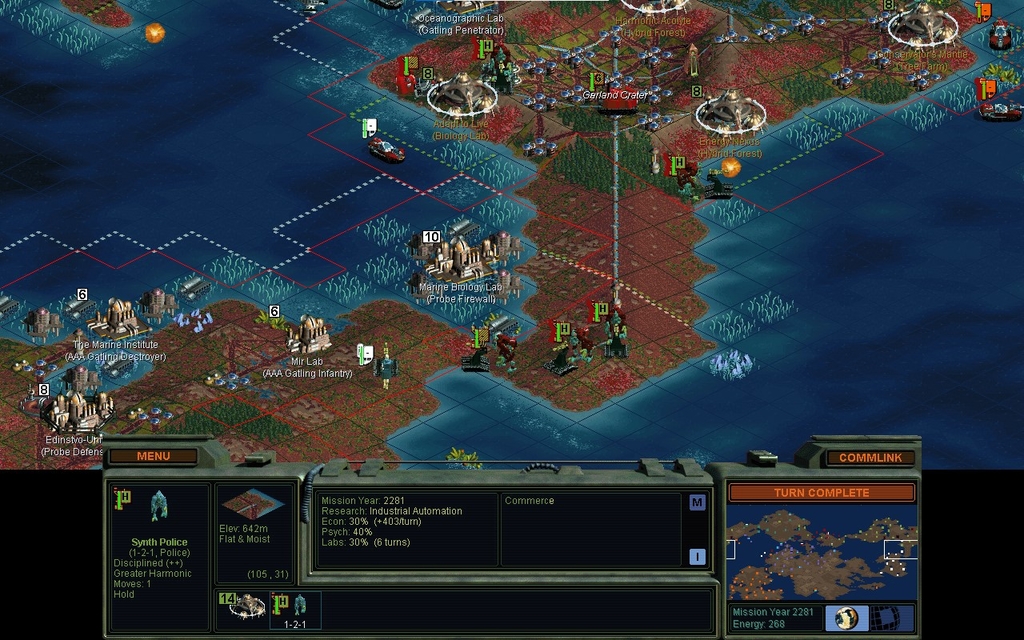The width and height of the screenshot is (1024, 640).
Task: Click the world minimap
Action: click(x=820, y=553)
